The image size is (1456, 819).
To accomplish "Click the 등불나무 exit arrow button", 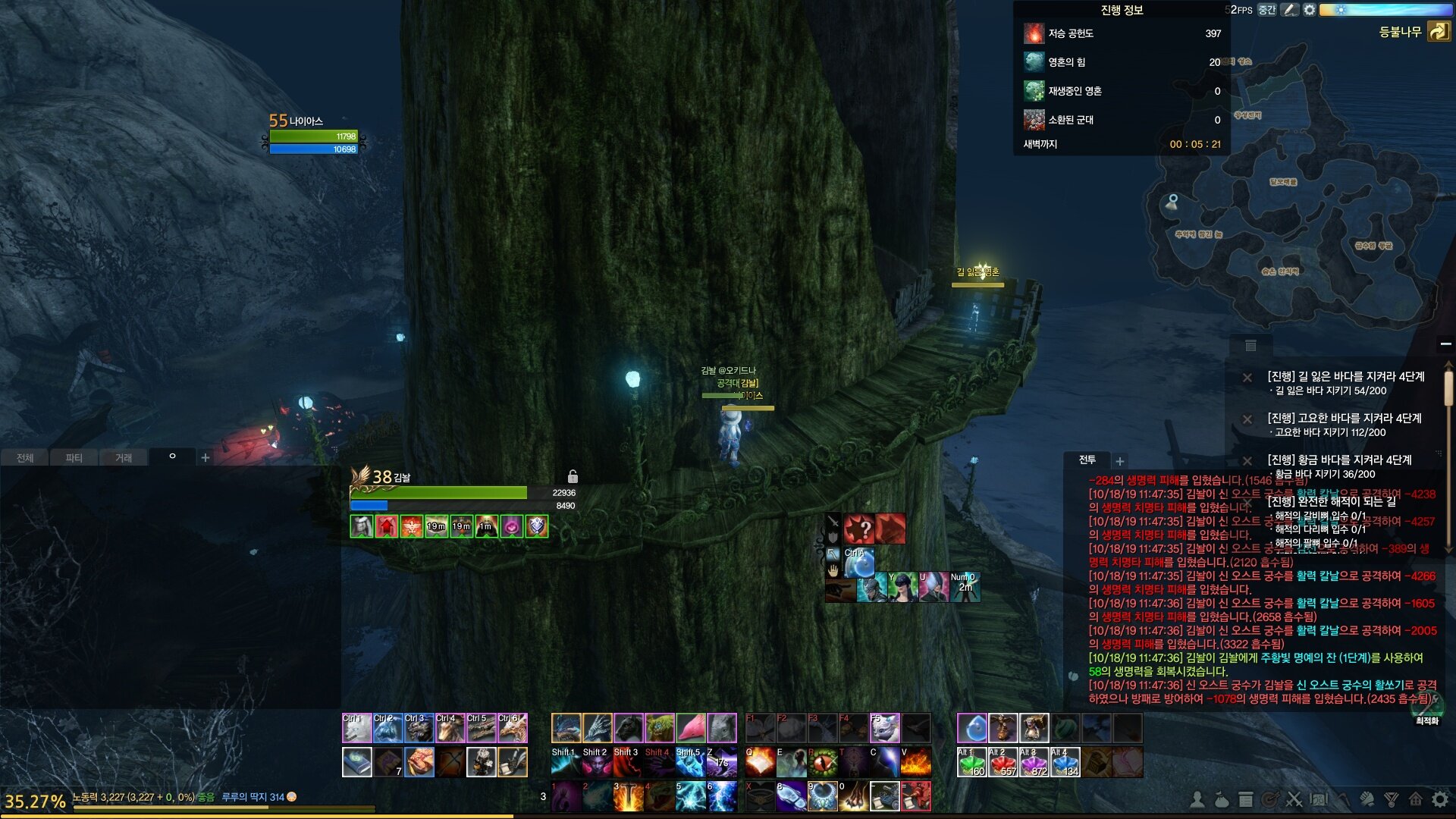I will pos(1438,32).
